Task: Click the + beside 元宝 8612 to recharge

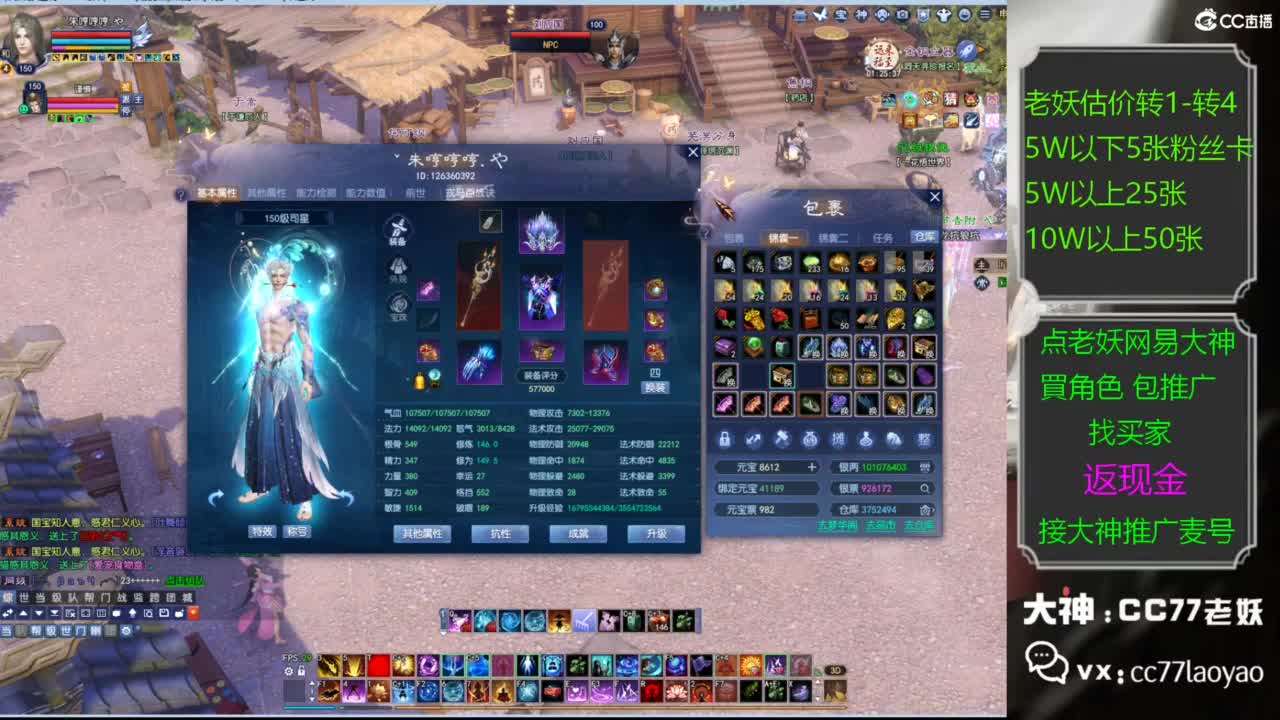Action: click(811, 467)
